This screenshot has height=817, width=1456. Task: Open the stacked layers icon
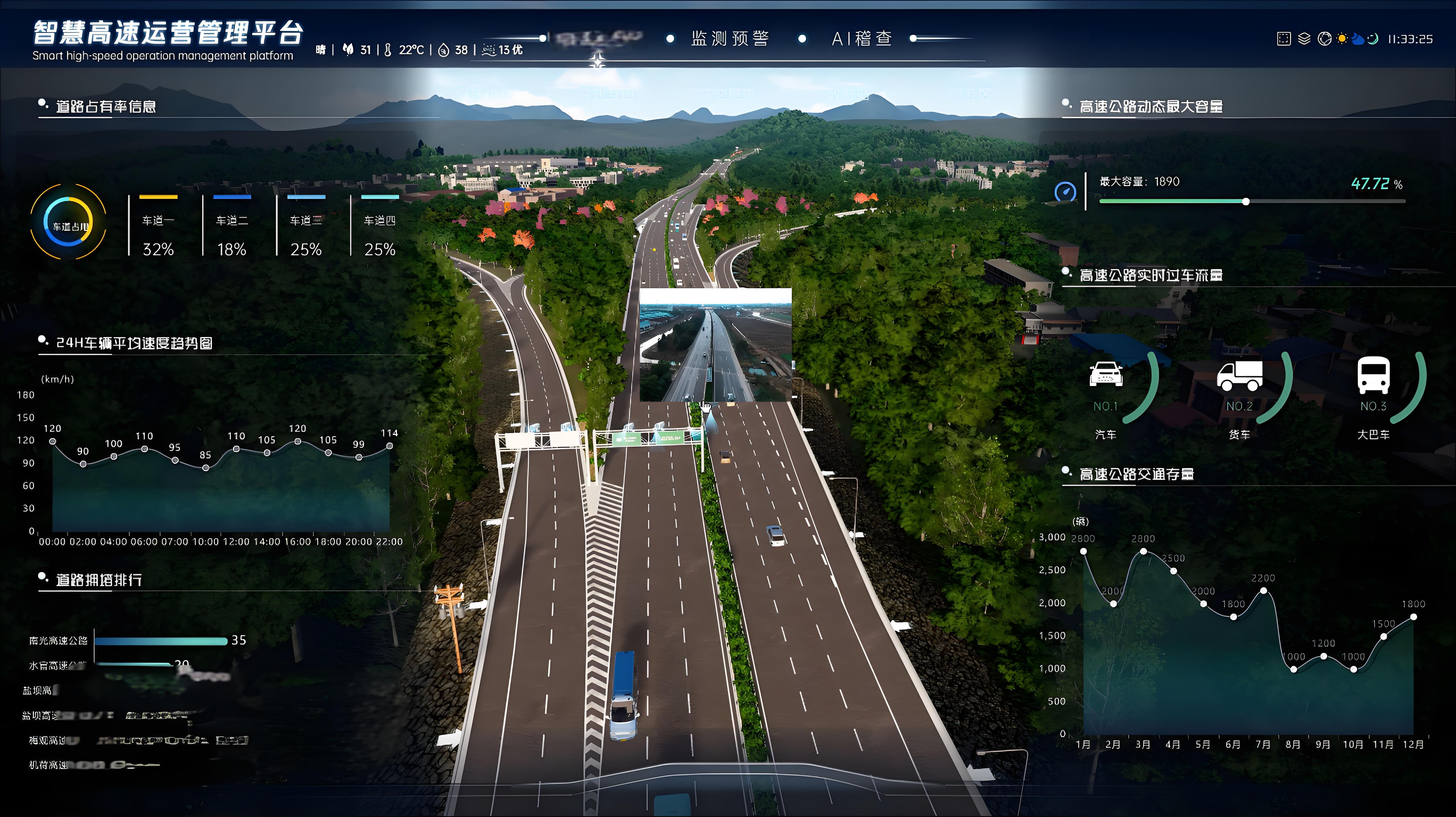(1304, 39)
